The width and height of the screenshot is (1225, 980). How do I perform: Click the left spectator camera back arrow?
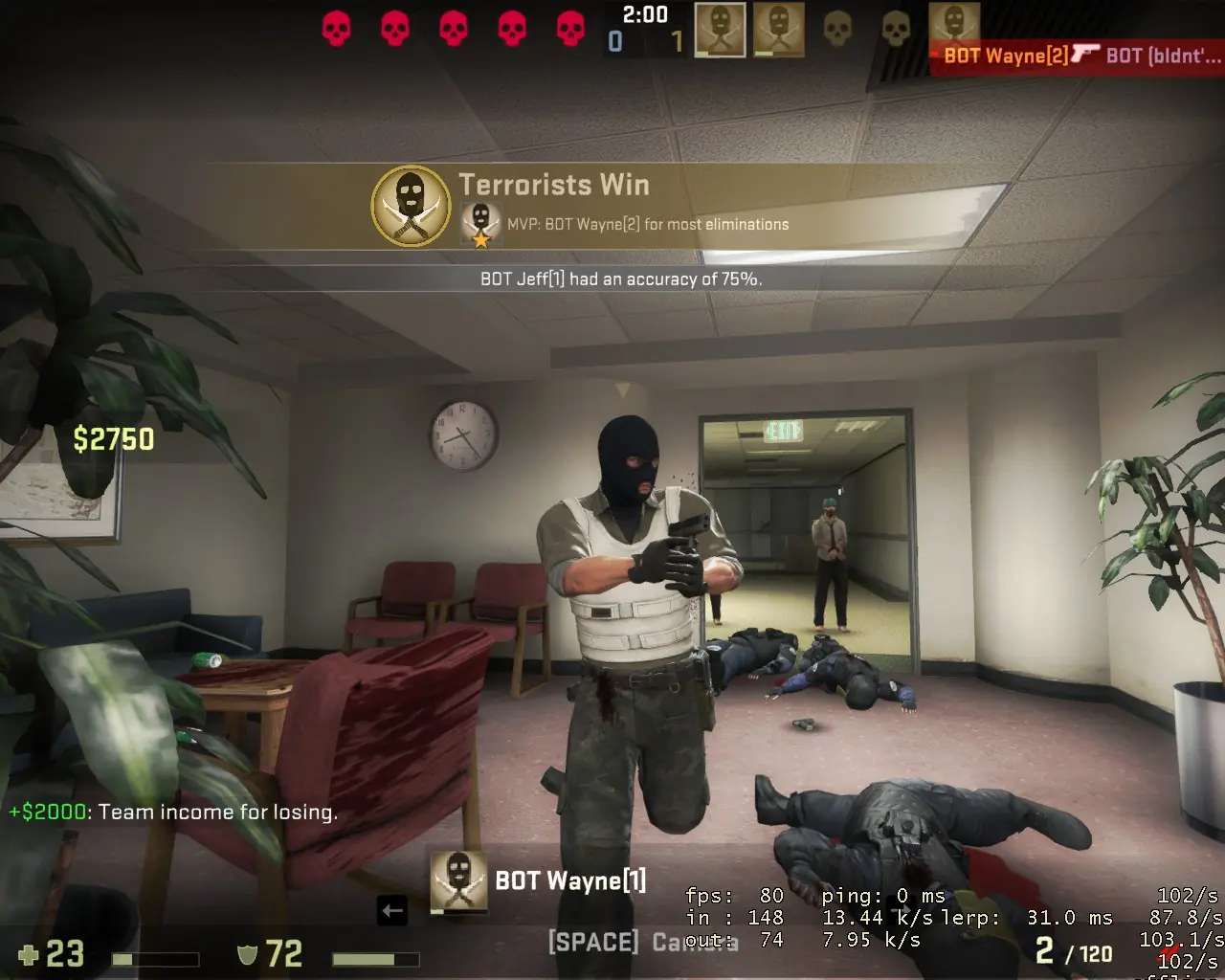pyautogui.click(x=393, y=911)
